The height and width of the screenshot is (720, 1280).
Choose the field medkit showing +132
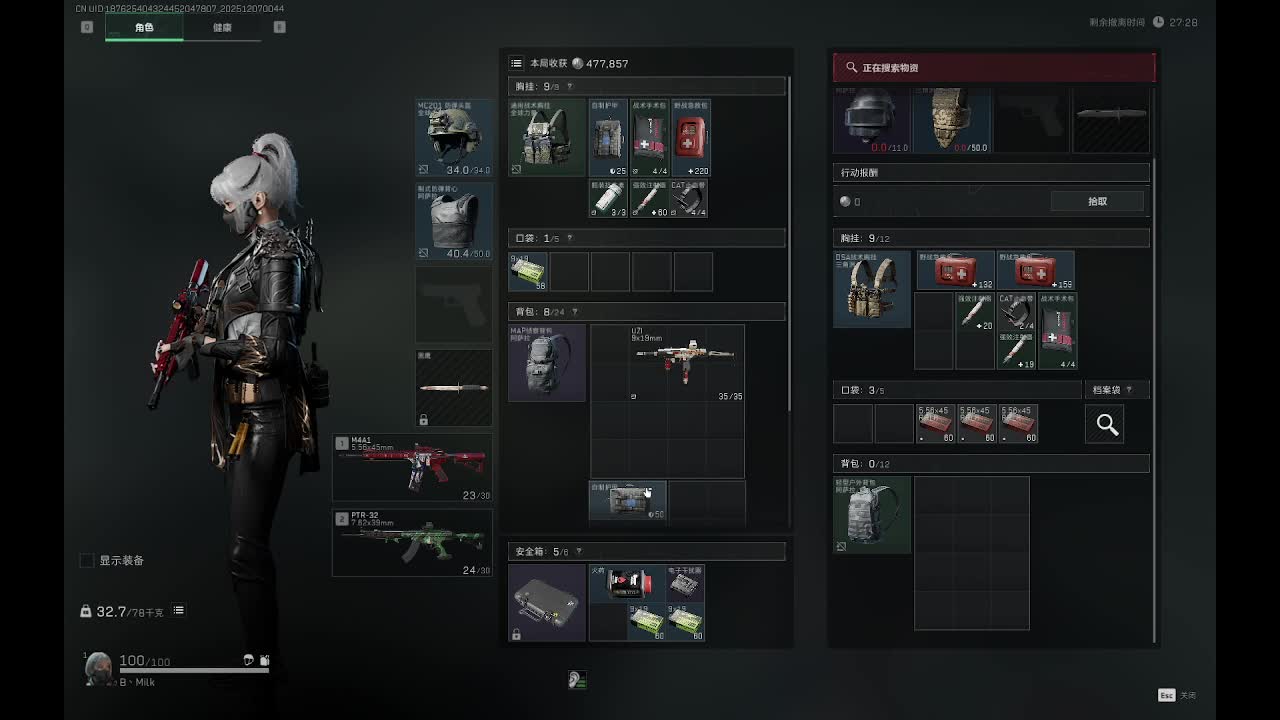point(956,271)
